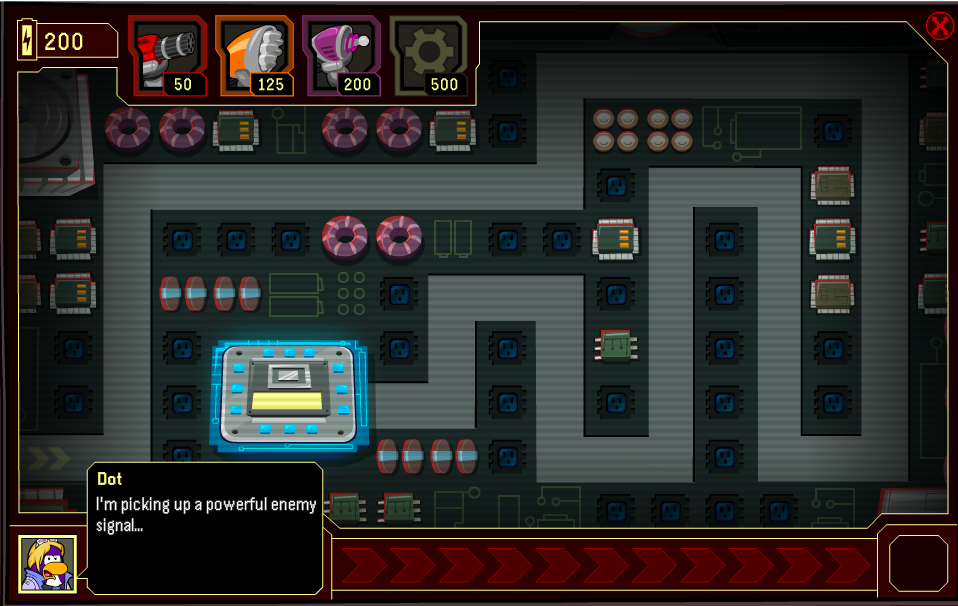Advance Dot's enemy signal dialogue

click(205, 527)
